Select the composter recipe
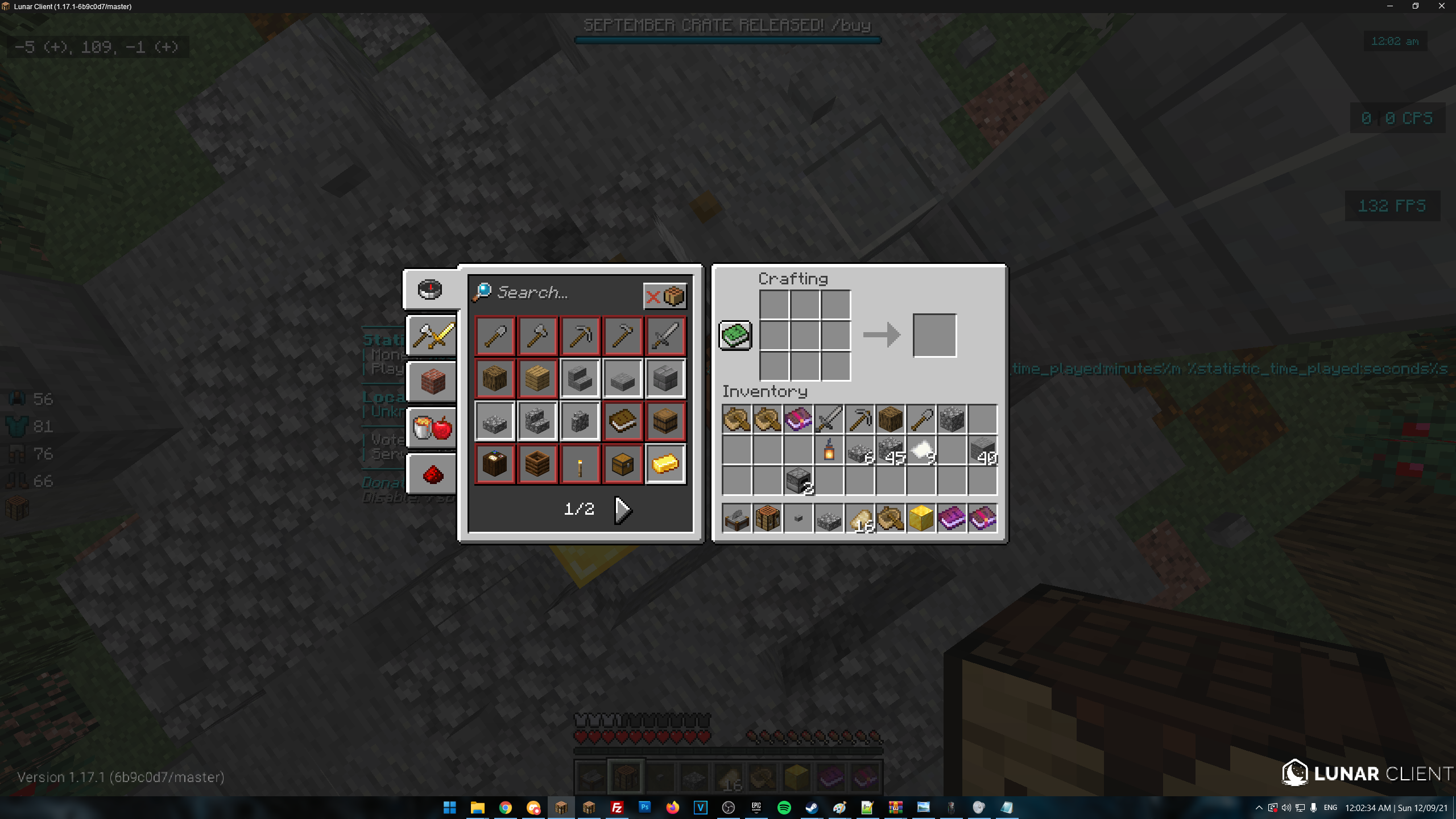Viewport: 1456px width, 819px height. pos(537,464)
